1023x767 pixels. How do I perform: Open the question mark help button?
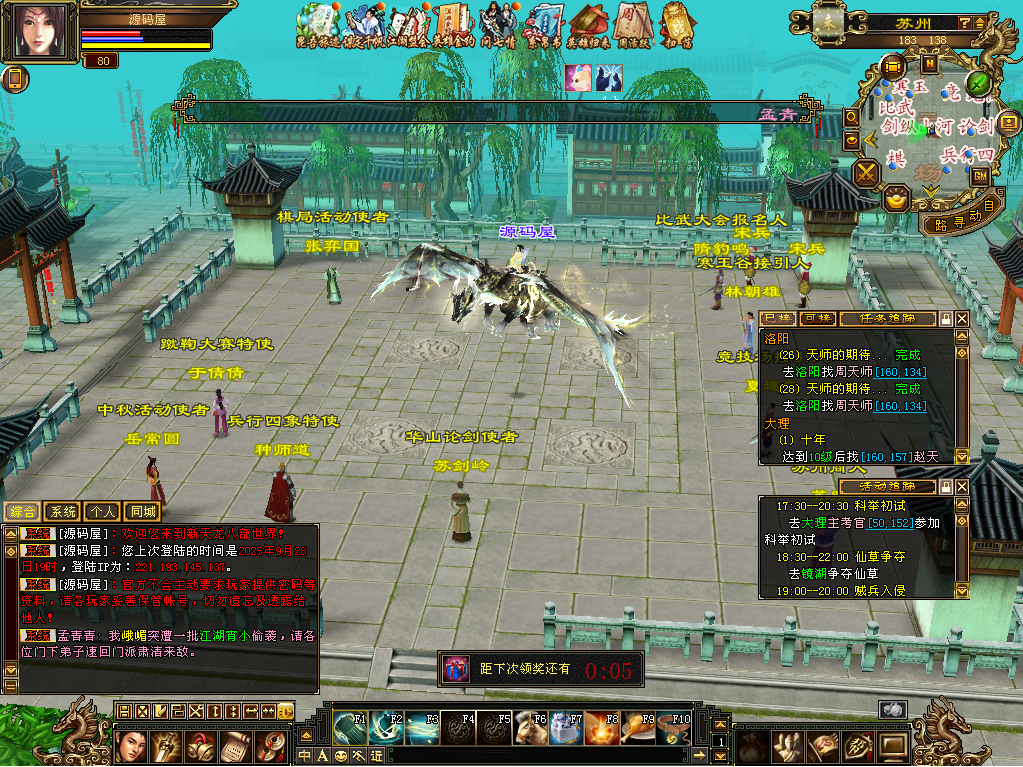point(964,22)
